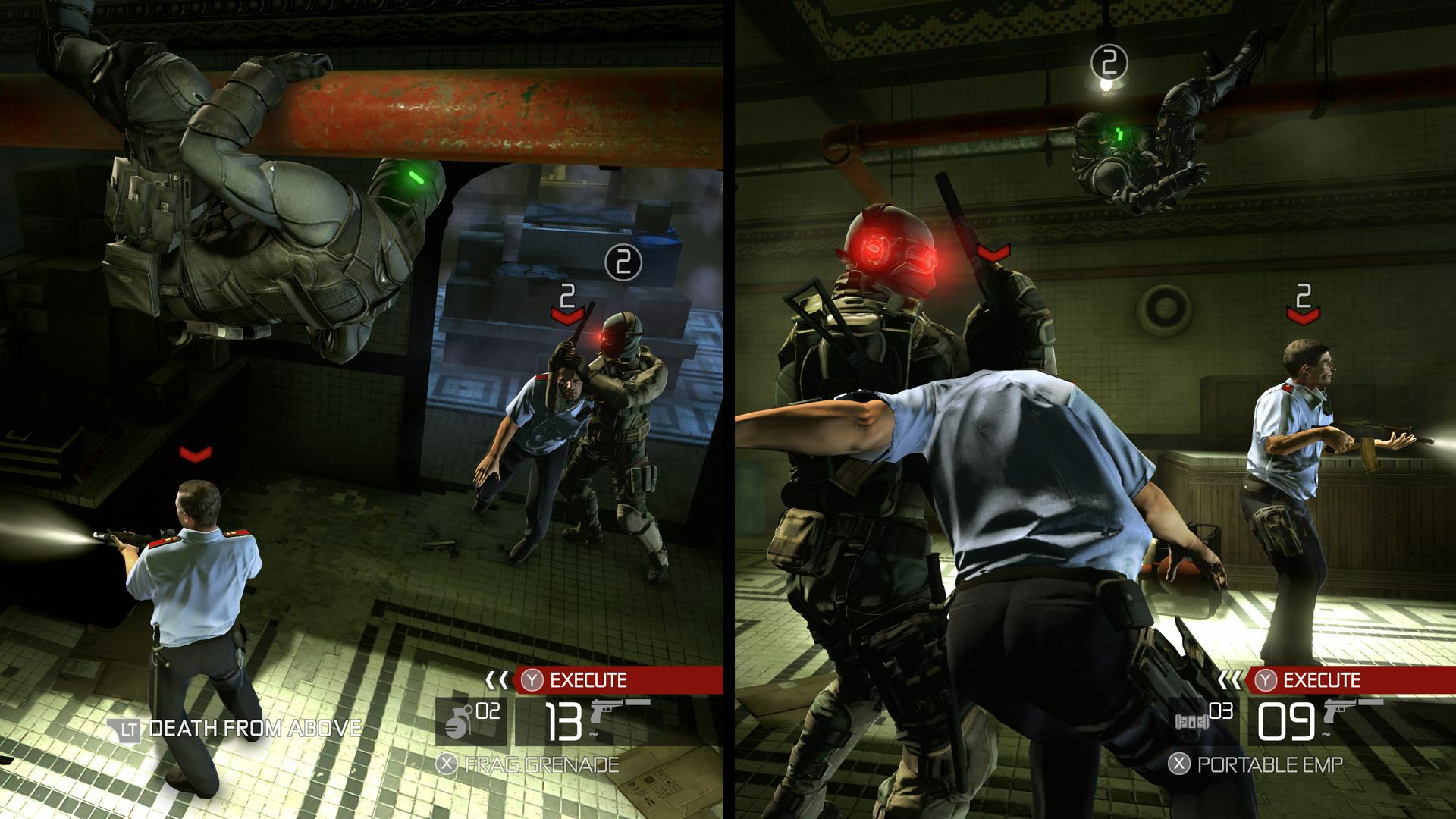Select the left player's EXECUTE banner

click(599, 679)
